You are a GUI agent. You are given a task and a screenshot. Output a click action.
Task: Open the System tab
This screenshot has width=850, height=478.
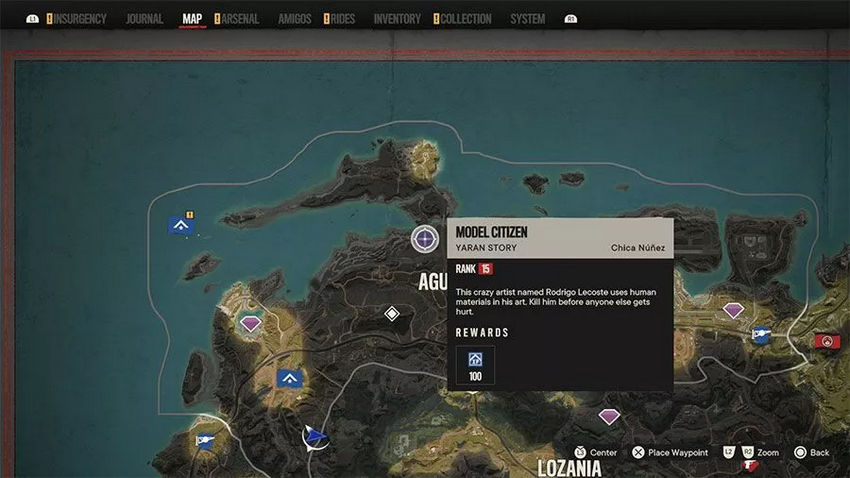pos(527,19)
